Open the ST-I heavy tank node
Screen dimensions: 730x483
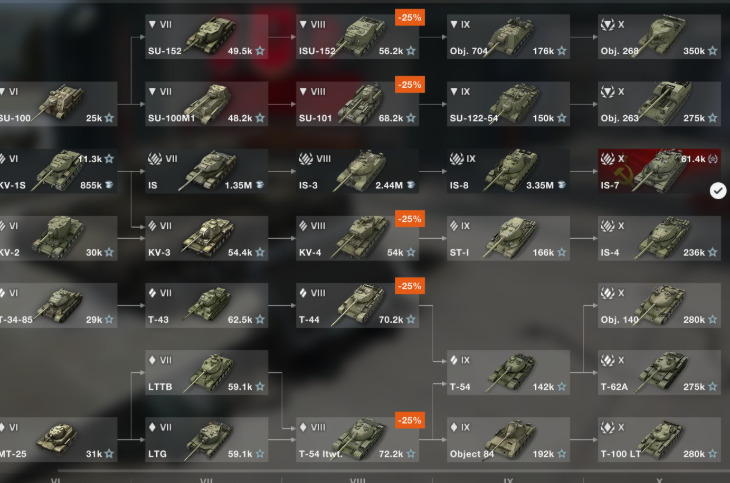click(x=509, y=238)
